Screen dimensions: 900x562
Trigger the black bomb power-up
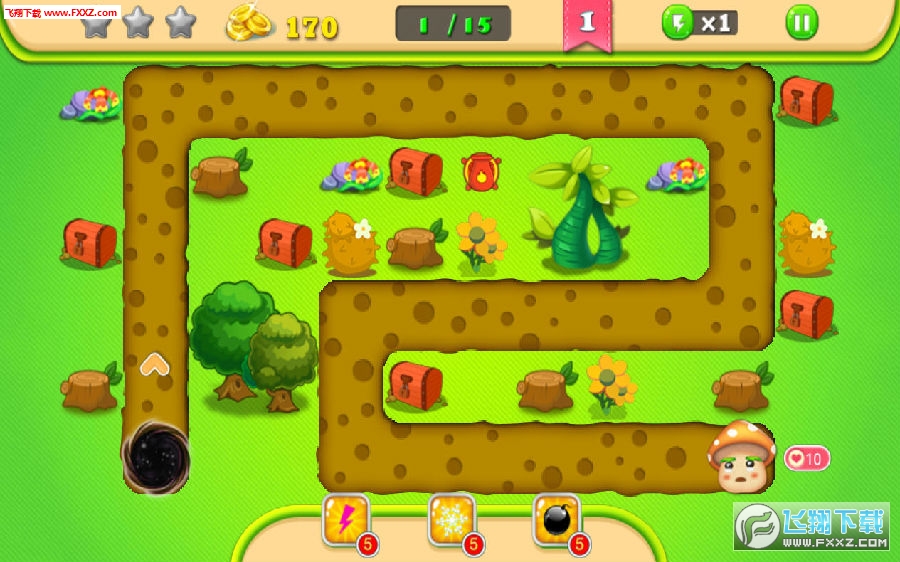556,520
